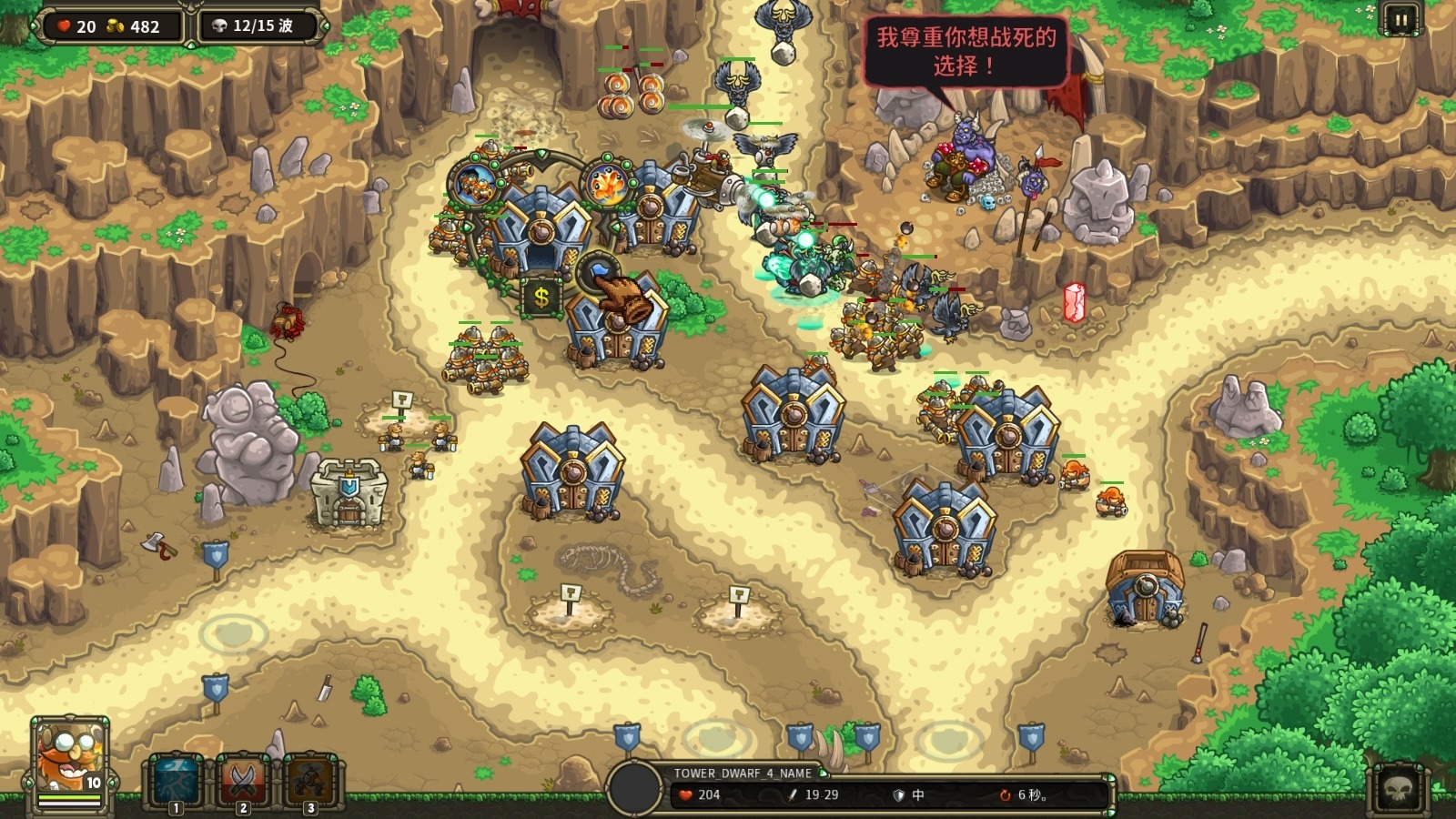Activate the blue root spell in slot 1

coord(177,781)
